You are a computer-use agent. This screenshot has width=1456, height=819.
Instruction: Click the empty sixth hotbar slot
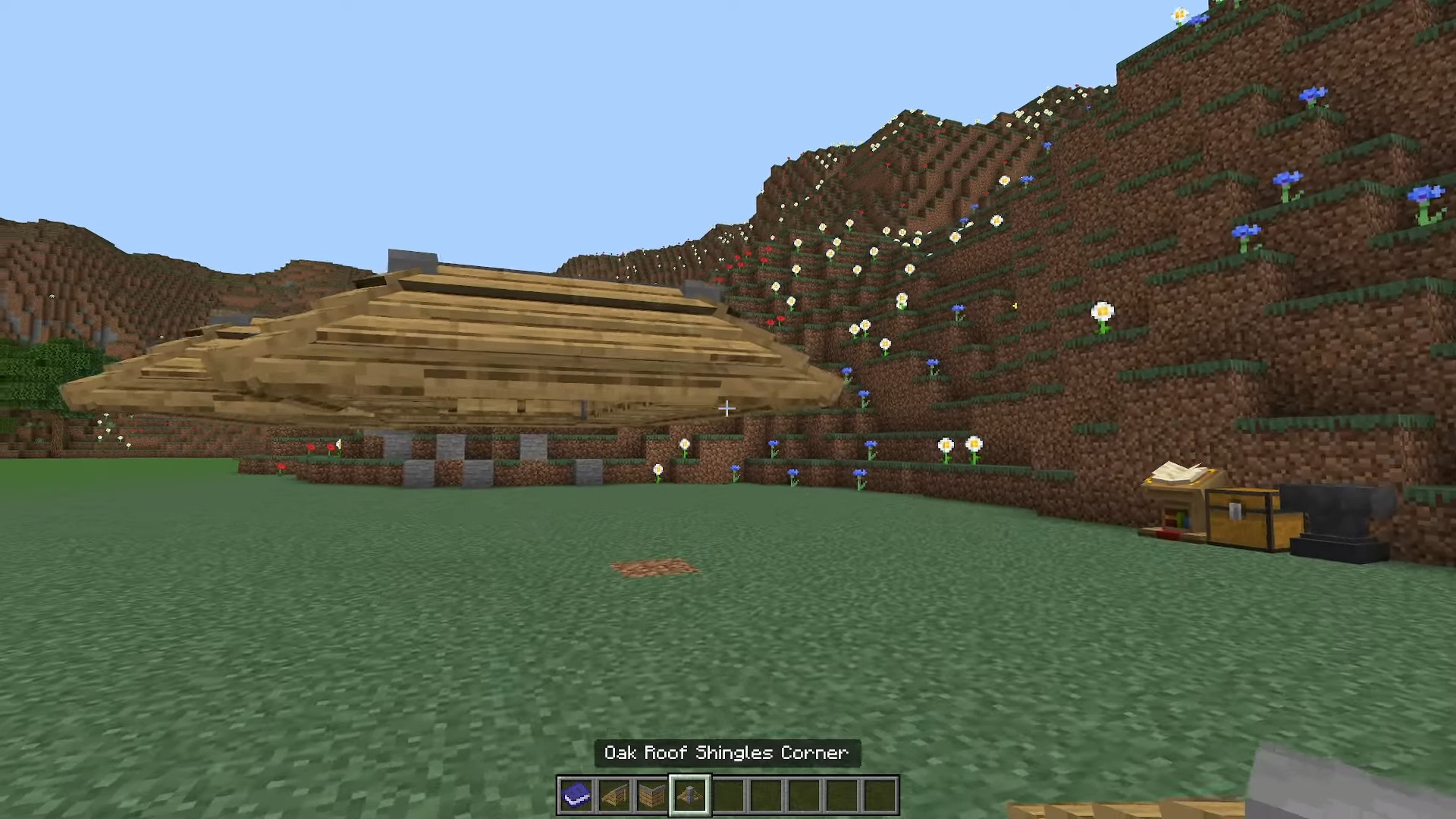point(766,793)
